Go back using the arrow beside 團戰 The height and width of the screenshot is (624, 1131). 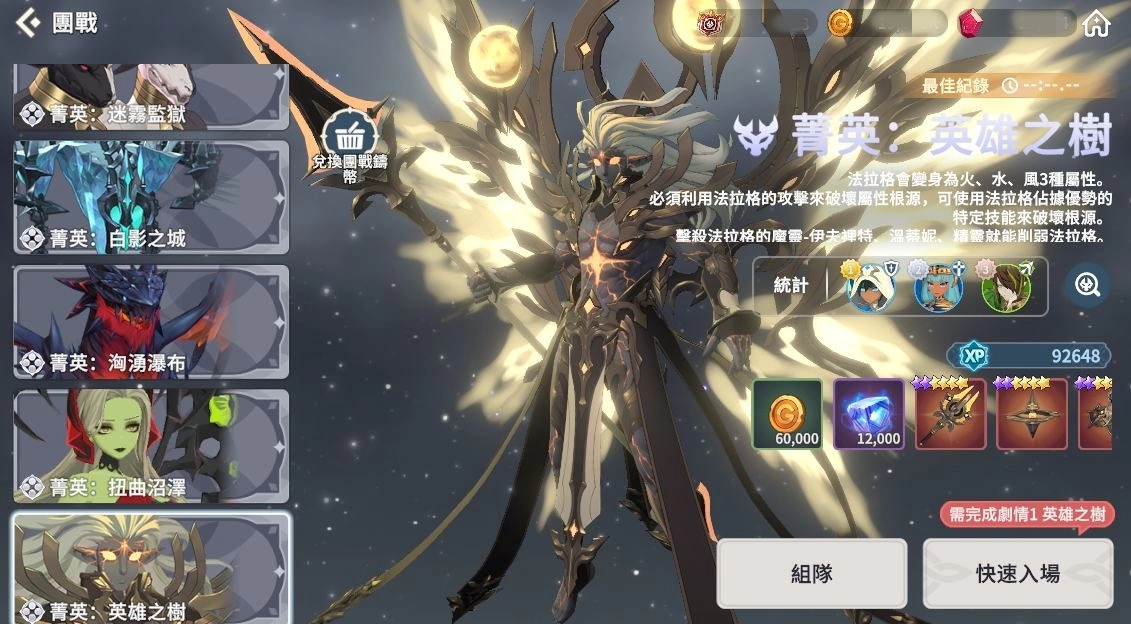tap(28, 22)
